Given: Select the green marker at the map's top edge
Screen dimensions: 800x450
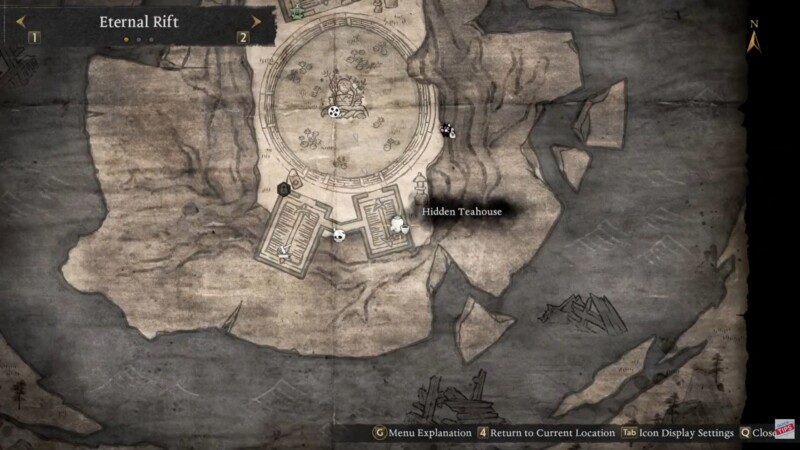Looking at the screenshot, I should (x=297, y=13).
